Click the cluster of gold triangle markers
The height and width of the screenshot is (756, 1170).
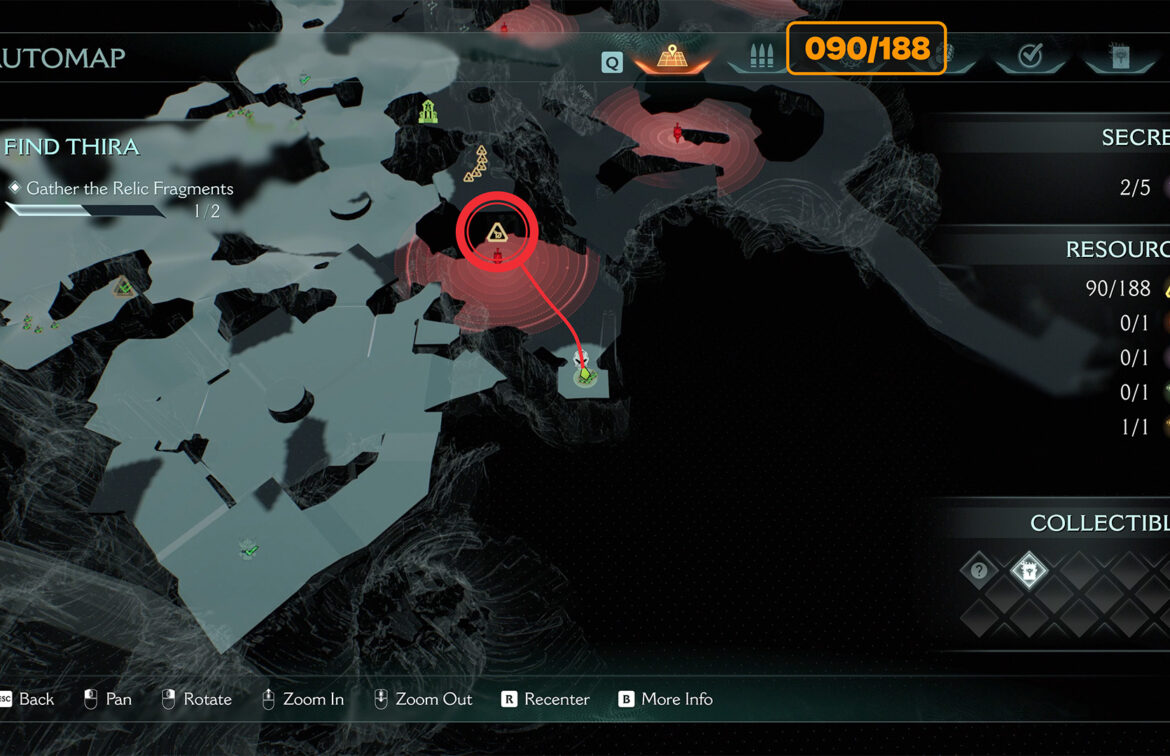pos(478,166)
